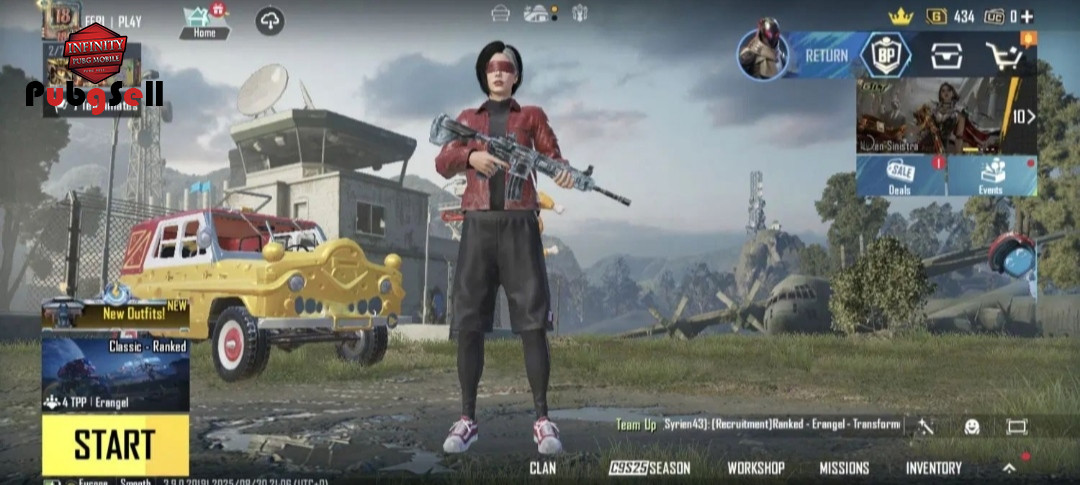Click the cloud download icon
This screenshot has width=1080, height=485.
click(x=269, y=20)
